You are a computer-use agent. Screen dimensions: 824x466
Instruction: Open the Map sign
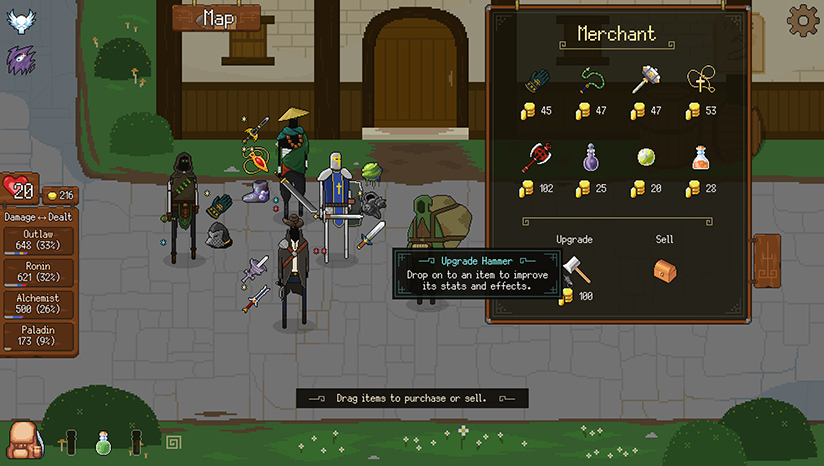coord(216,18)
